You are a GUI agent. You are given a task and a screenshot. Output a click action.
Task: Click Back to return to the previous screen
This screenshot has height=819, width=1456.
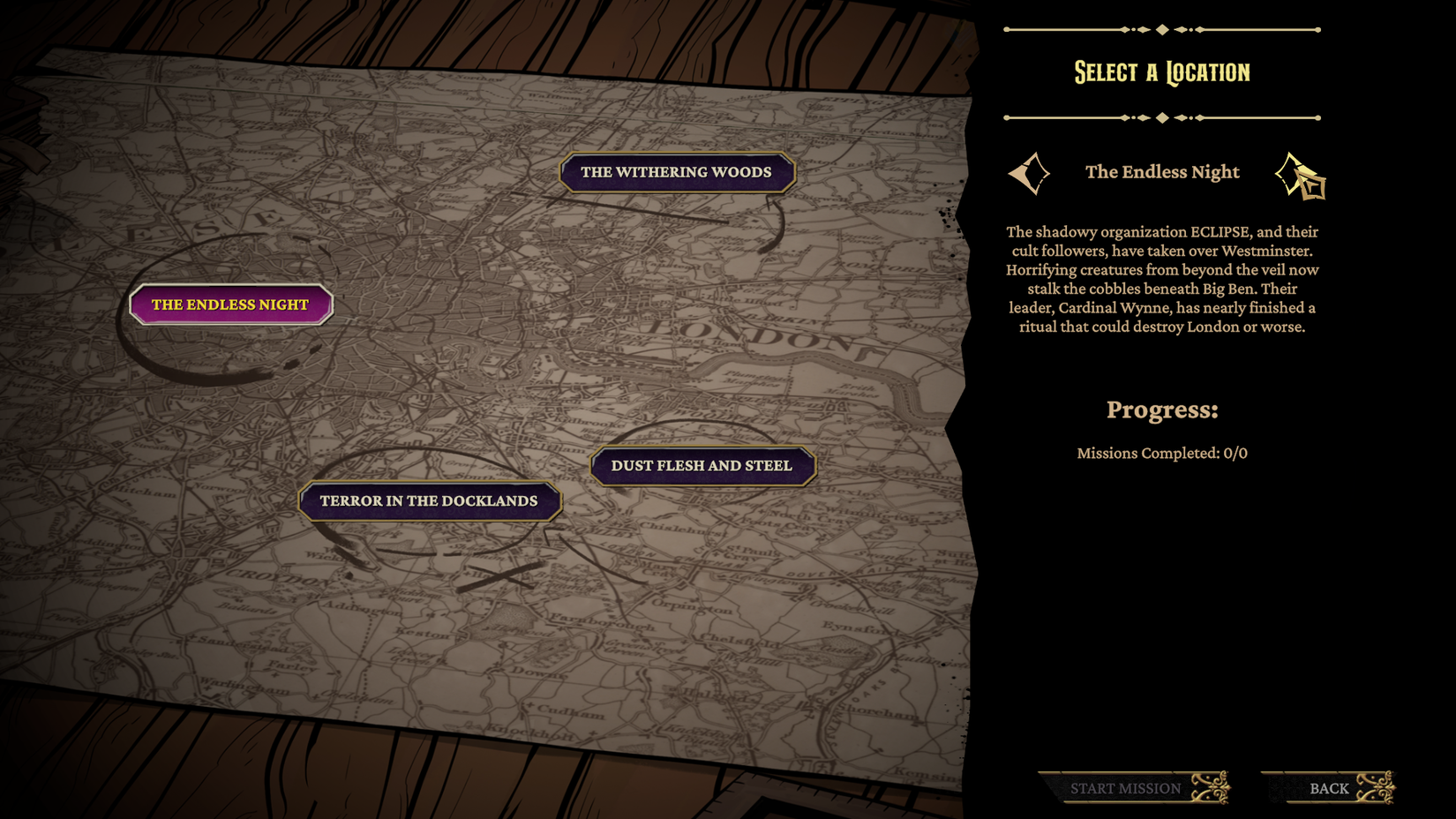coord(1330,788)
